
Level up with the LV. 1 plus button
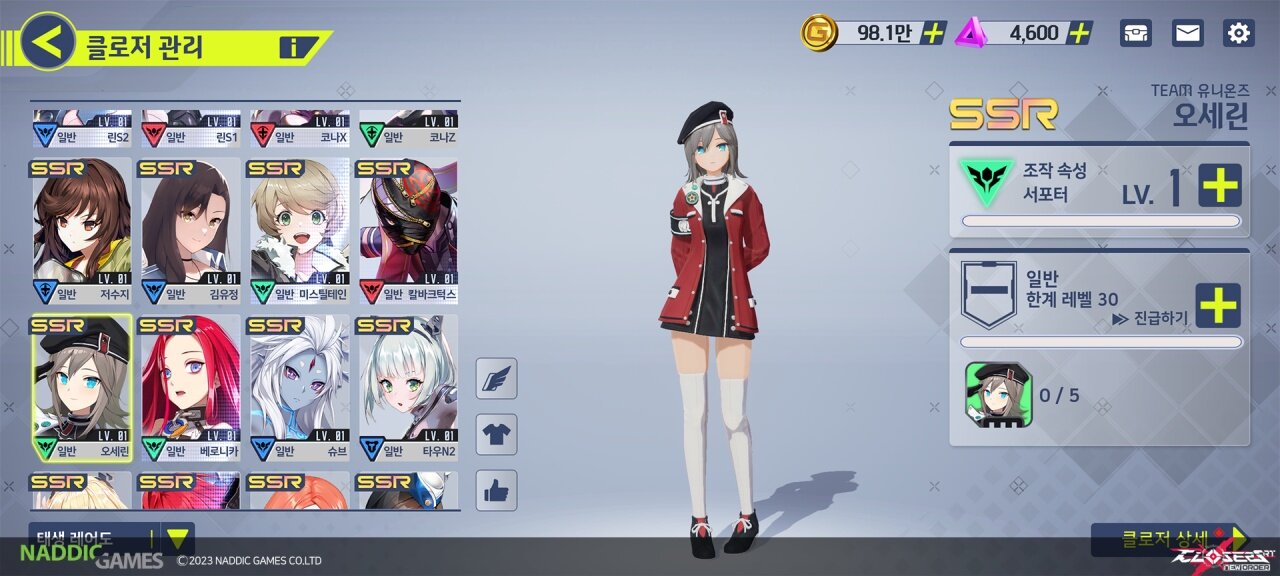[x=1219, y=185]
